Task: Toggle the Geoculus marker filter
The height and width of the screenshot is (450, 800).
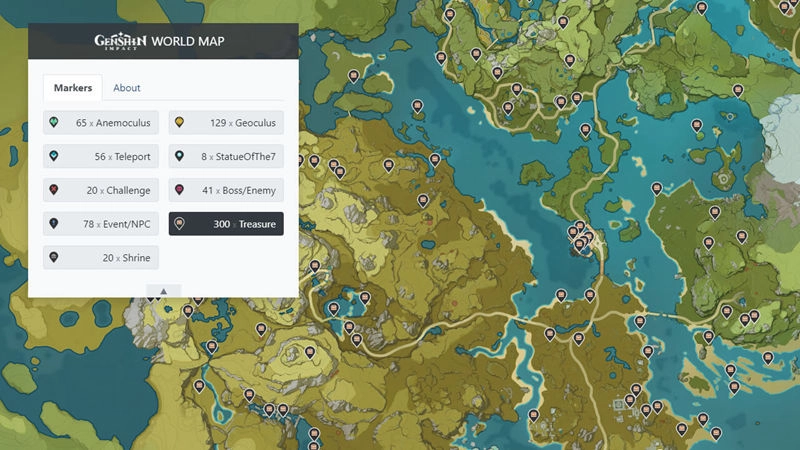Action: click(226, 123)
